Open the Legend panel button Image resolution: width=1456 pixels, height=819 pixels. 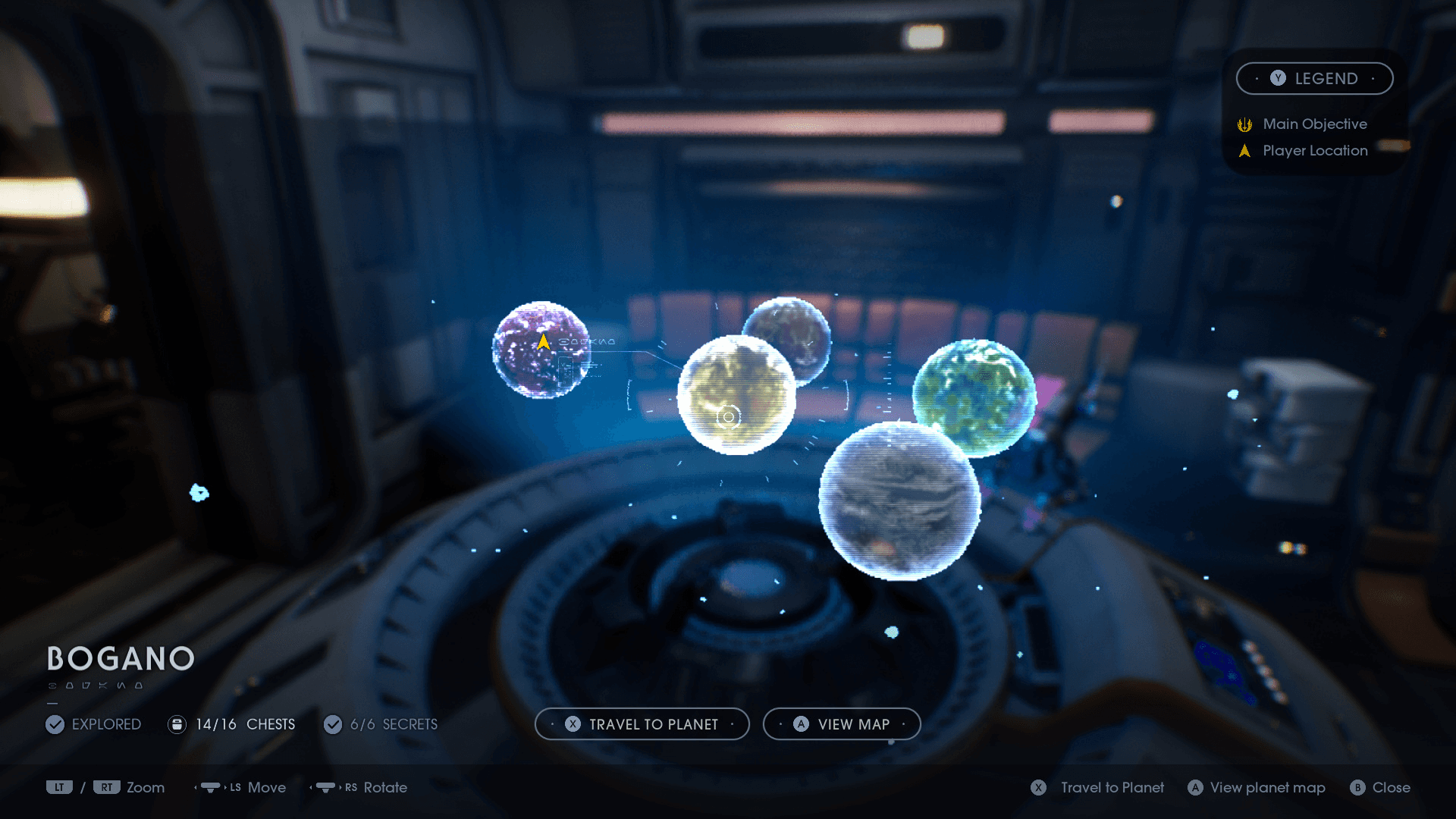tap(1314, 79)
